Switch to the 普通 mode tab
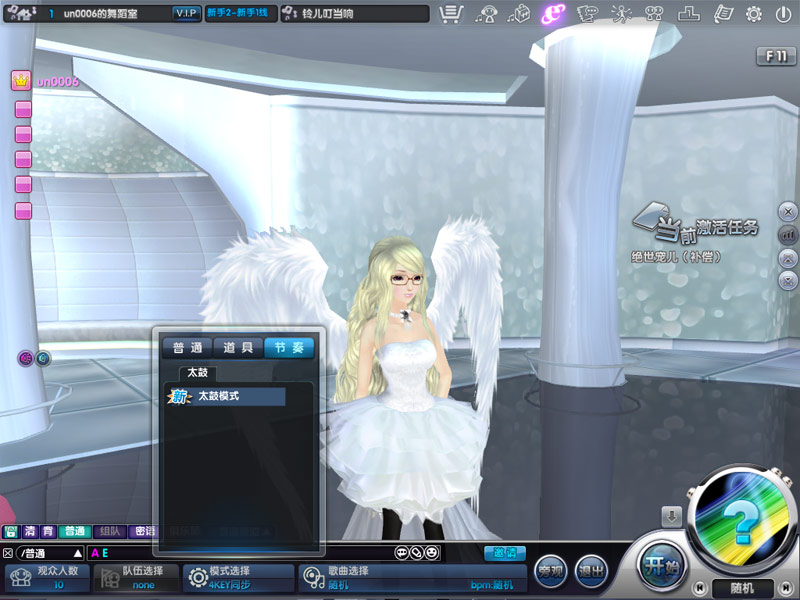Image resolution: width=800 pixels, height=600 pixels. (x=187, y=348)
